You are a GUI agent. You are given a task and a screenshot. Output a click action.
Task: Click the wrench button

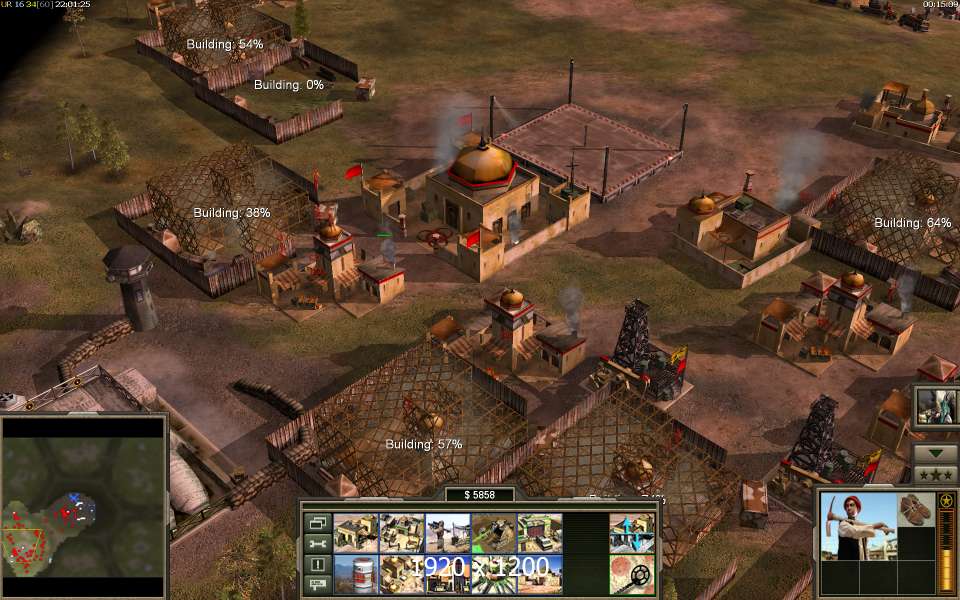pyautogui.click(x=317, y=543)
